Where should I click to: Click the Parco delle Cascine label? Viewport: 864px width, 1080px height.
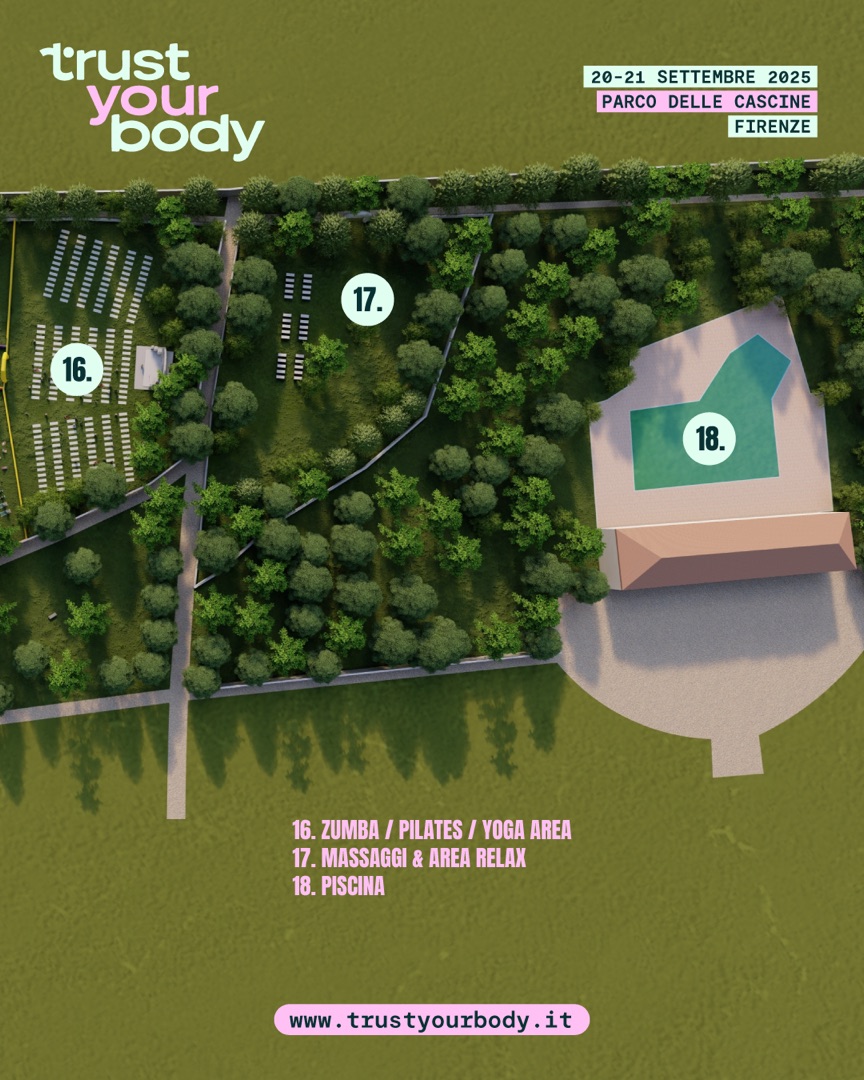coord(706,102)
